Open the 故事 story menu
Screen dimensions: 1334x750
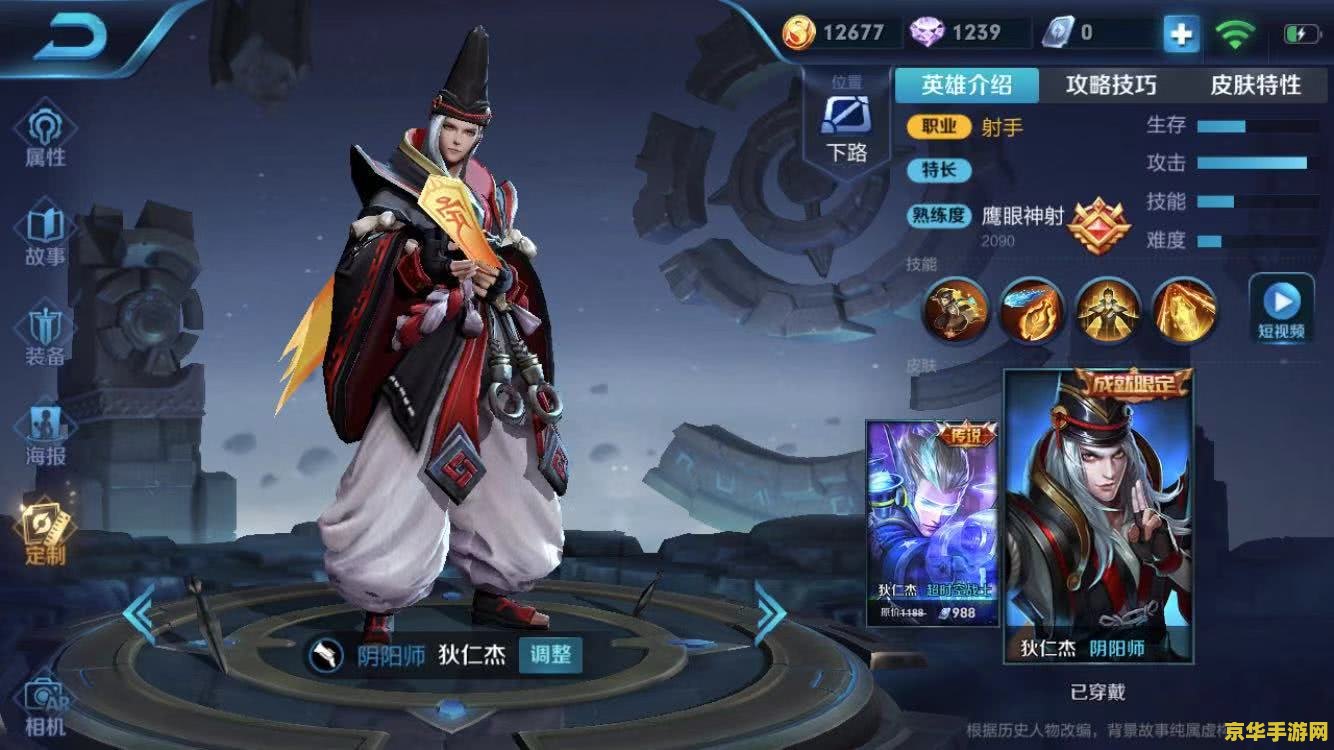[x=45, y=236]
